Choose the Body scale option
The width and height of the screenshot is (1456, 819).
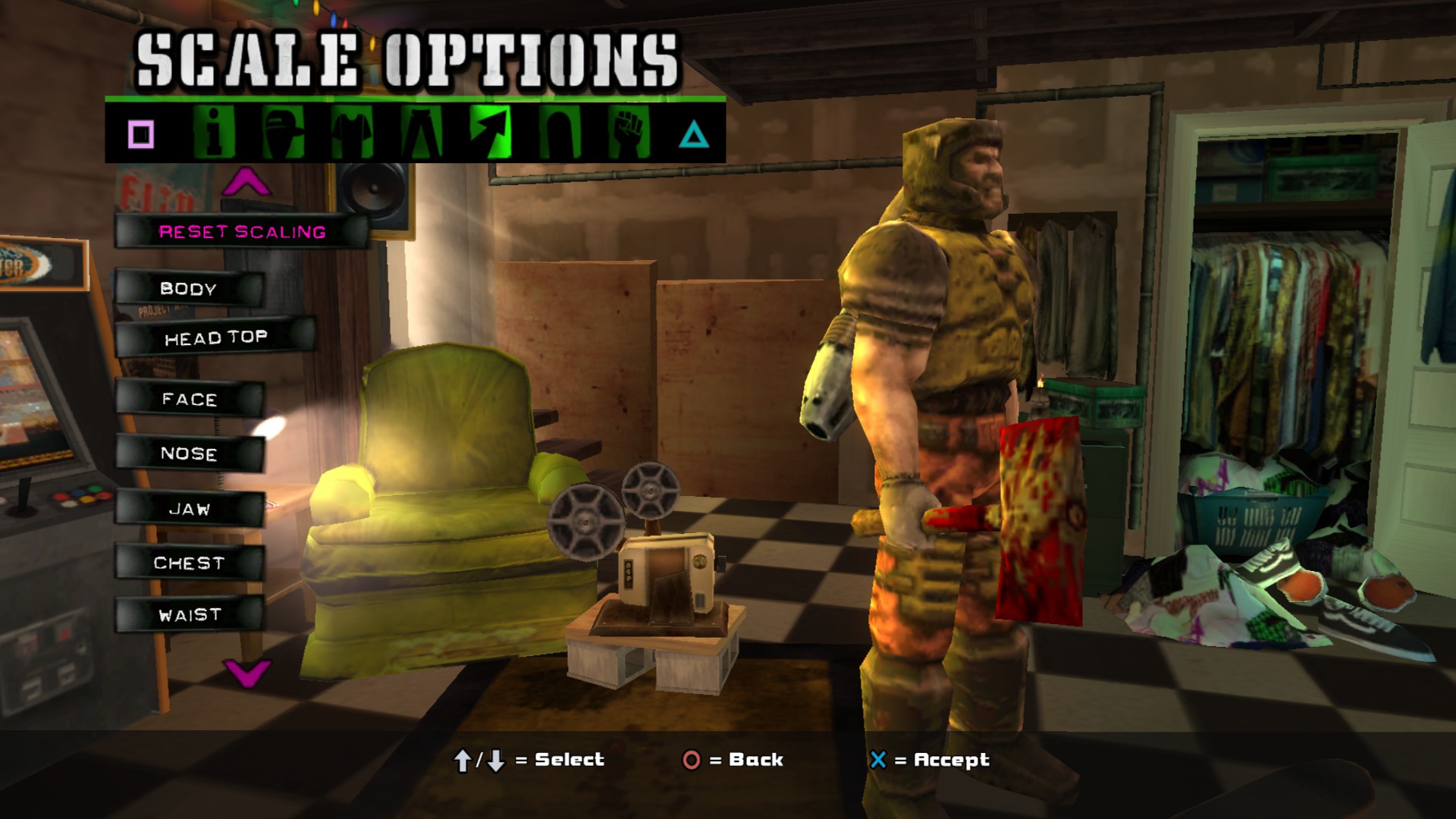(x=189, y=289)
